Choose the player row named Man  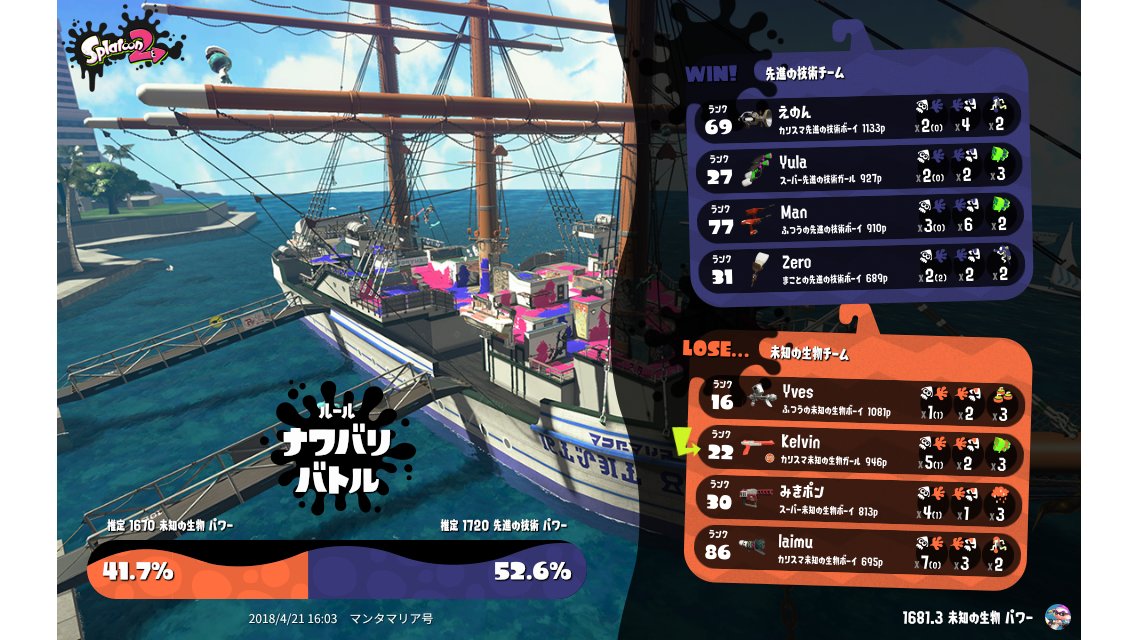click(860, 218)
